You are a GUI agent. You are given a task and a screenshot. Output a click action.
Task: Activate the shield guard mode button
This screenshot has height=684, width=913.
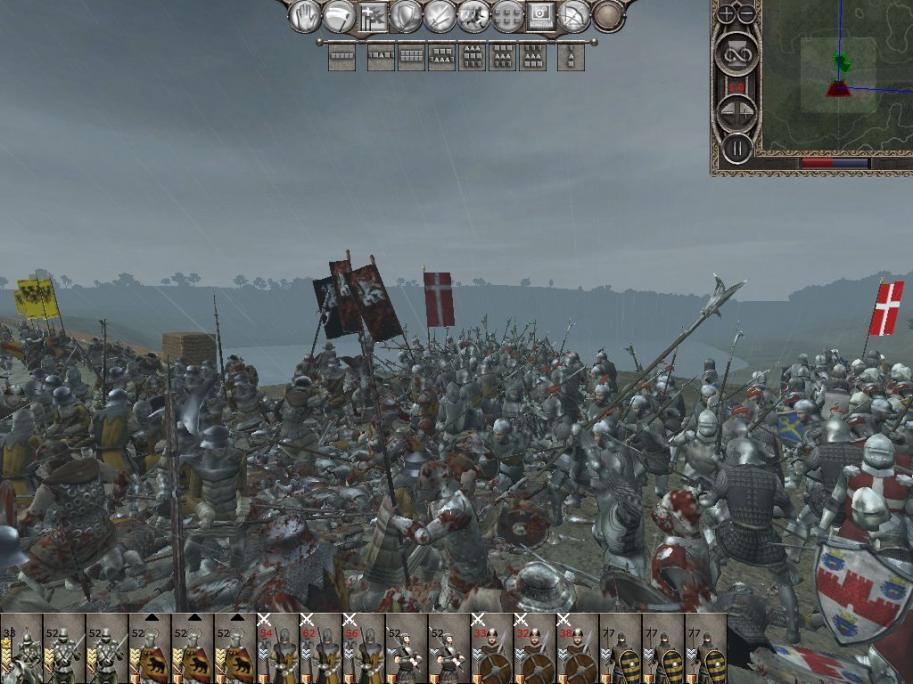[405, 16]
